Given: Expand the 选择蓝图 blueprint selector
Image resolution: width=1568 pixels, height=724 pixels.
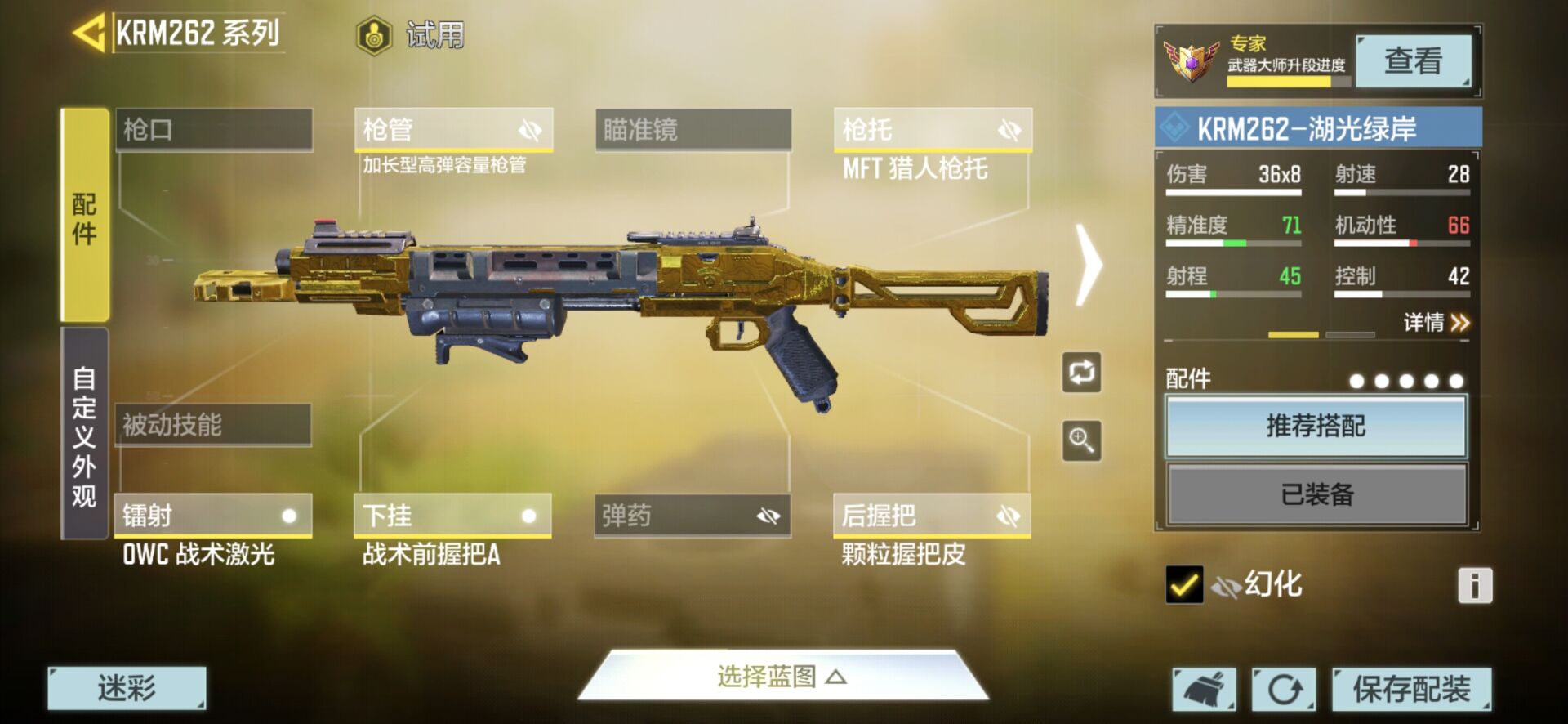Looking at the screenshot, I should [x=782, y=677].
